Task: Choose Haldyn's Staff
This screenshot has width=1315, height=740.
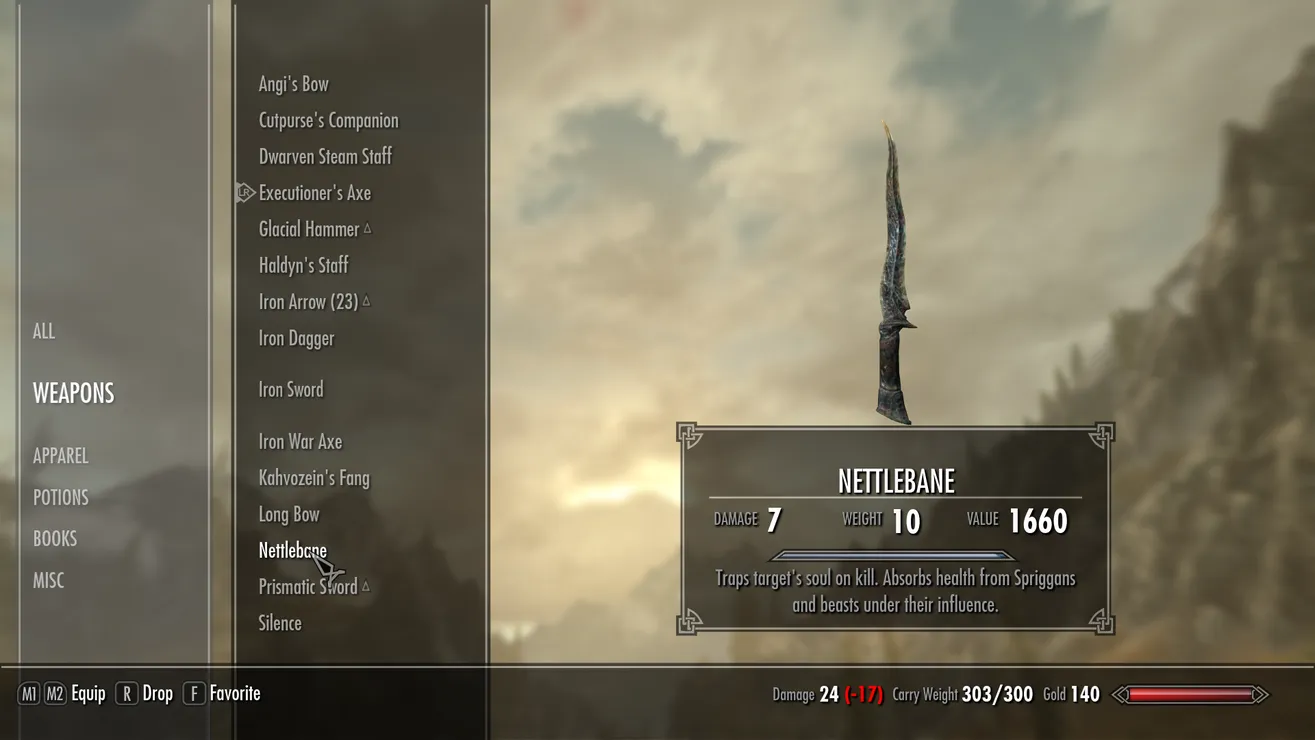Action: [304, 266]
